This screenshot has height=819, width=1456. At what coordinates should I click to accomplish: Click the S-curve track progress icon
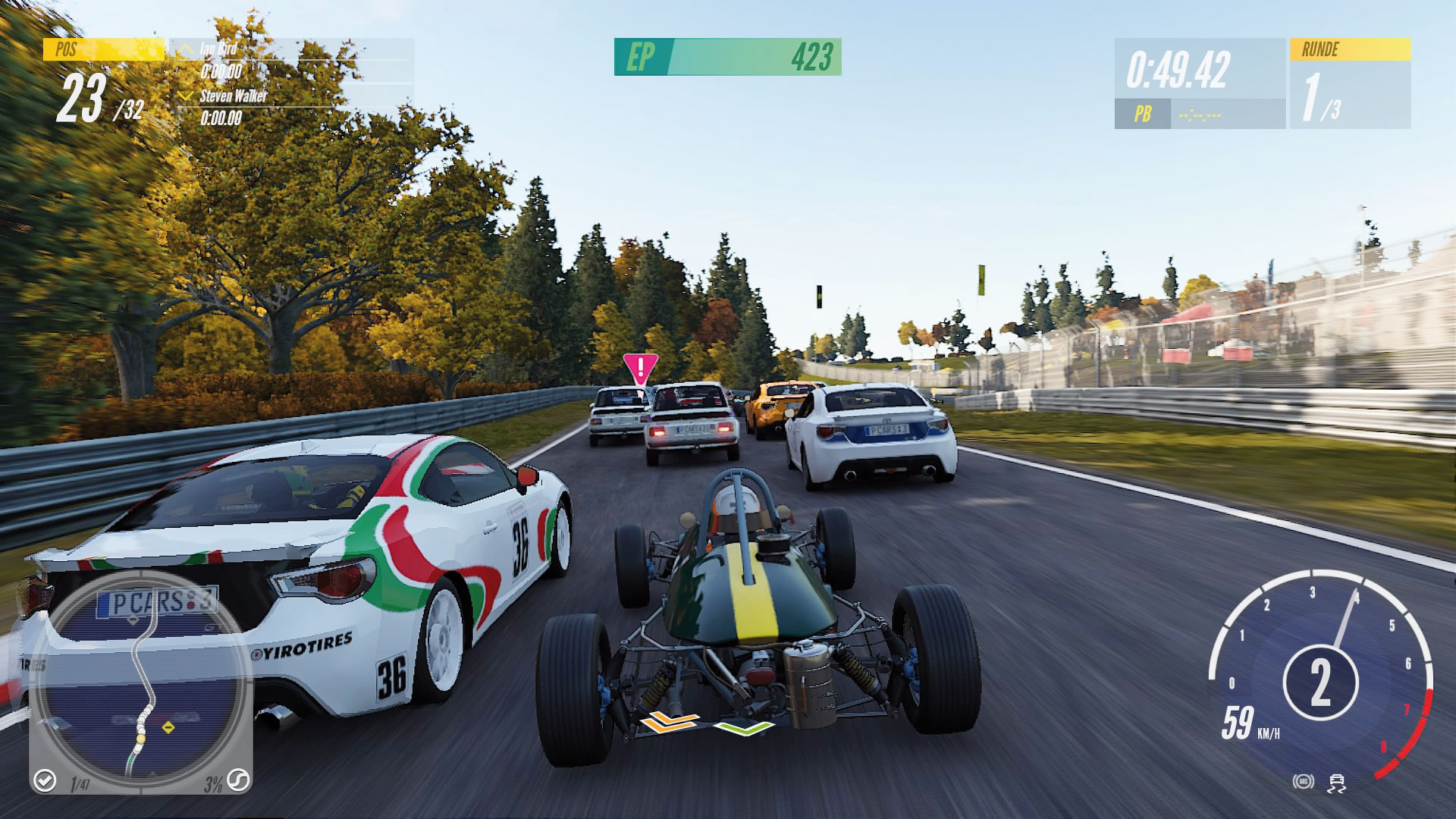coord(238,780)
